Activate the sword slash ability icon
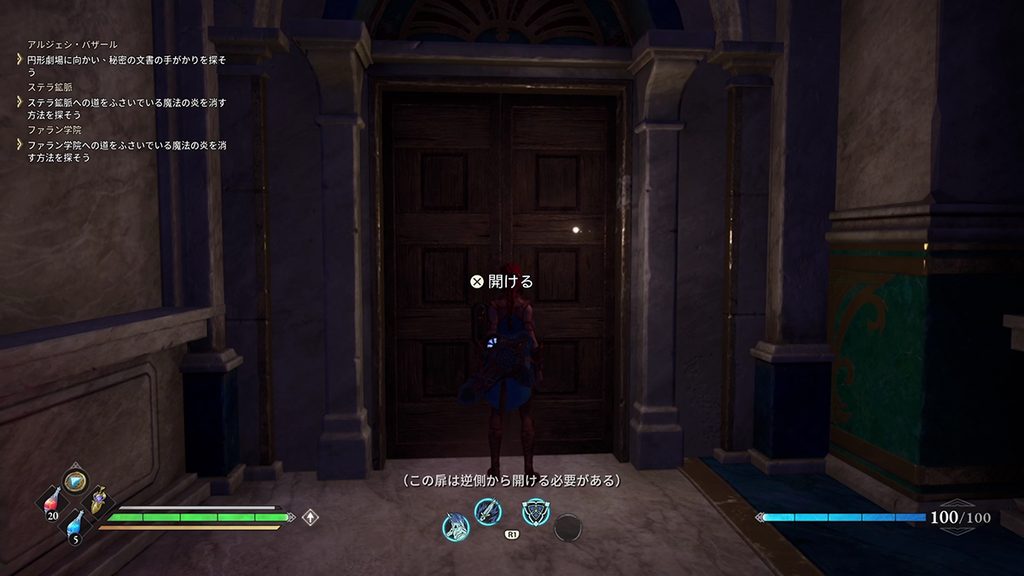1024x576 pixels. [x=487, y=512]
